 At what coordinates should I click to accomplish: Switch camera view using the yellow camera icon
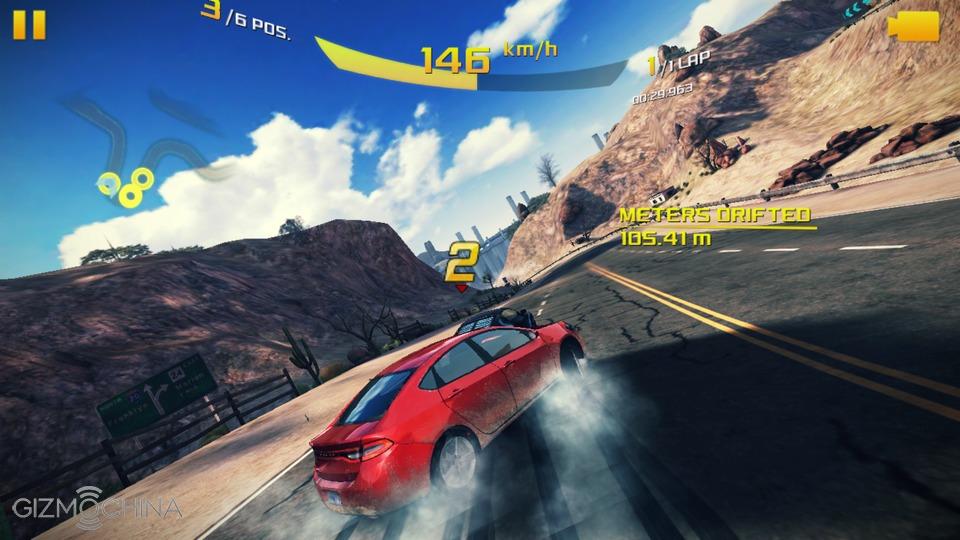tap(917, 26)
